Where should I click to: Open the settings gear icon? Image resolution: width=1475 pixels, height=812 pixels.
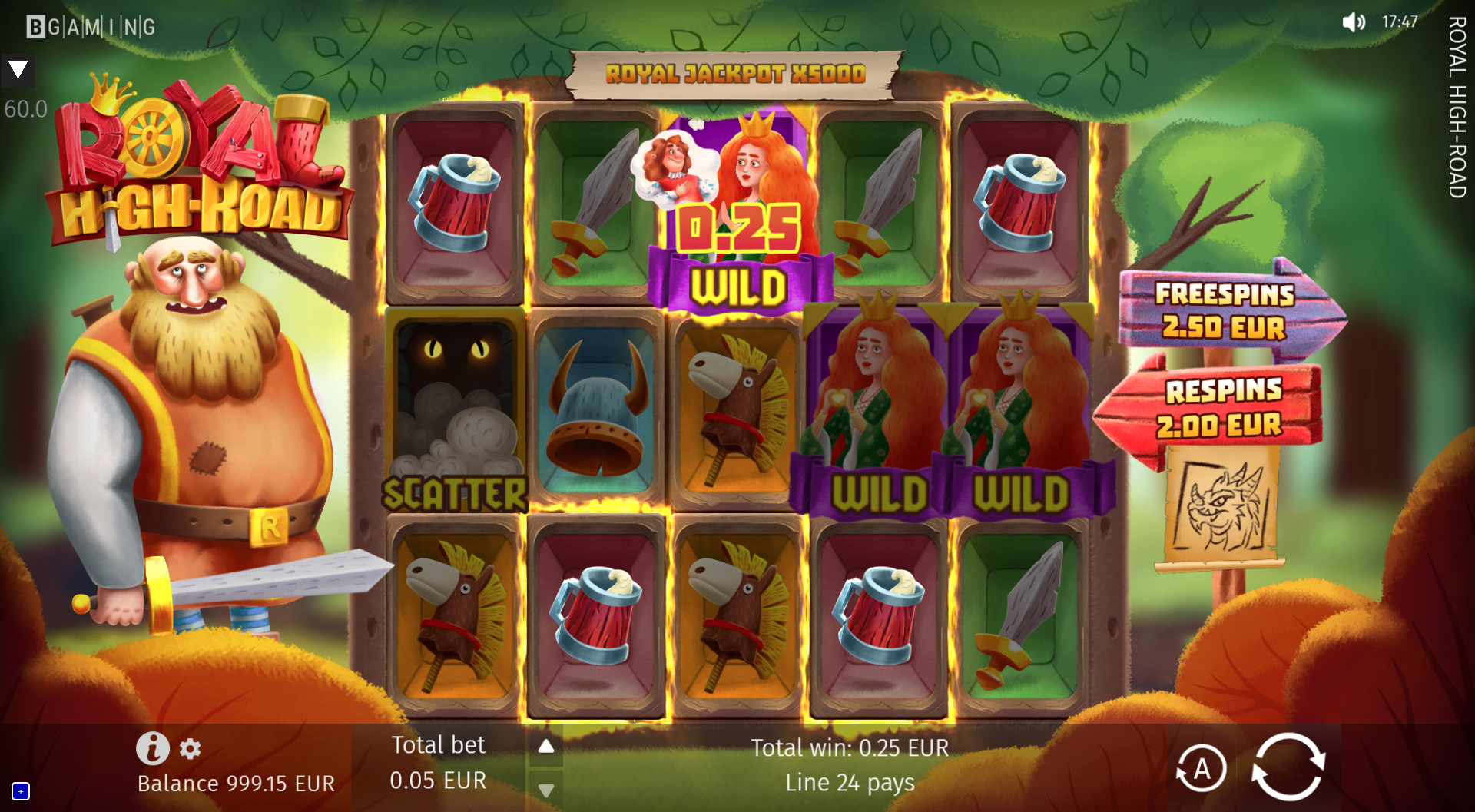[191, 748]
